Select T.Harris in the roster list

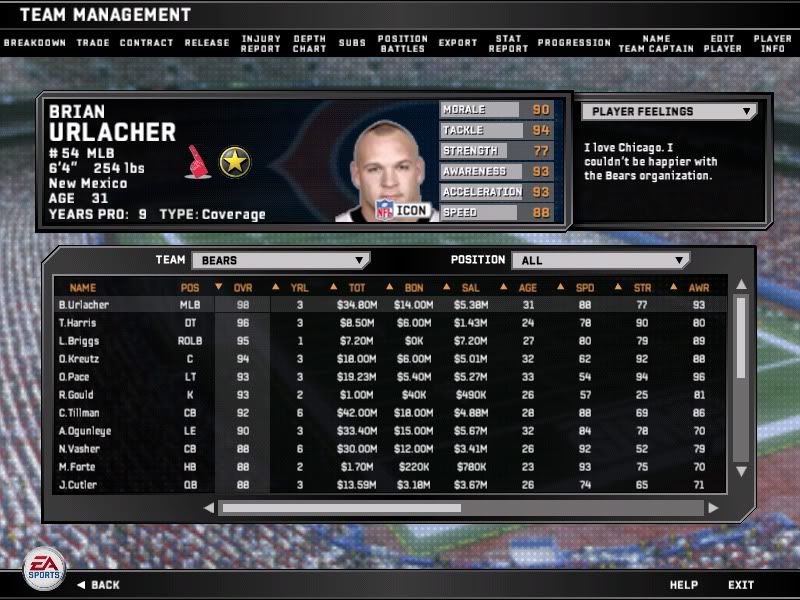coord(78,323)
